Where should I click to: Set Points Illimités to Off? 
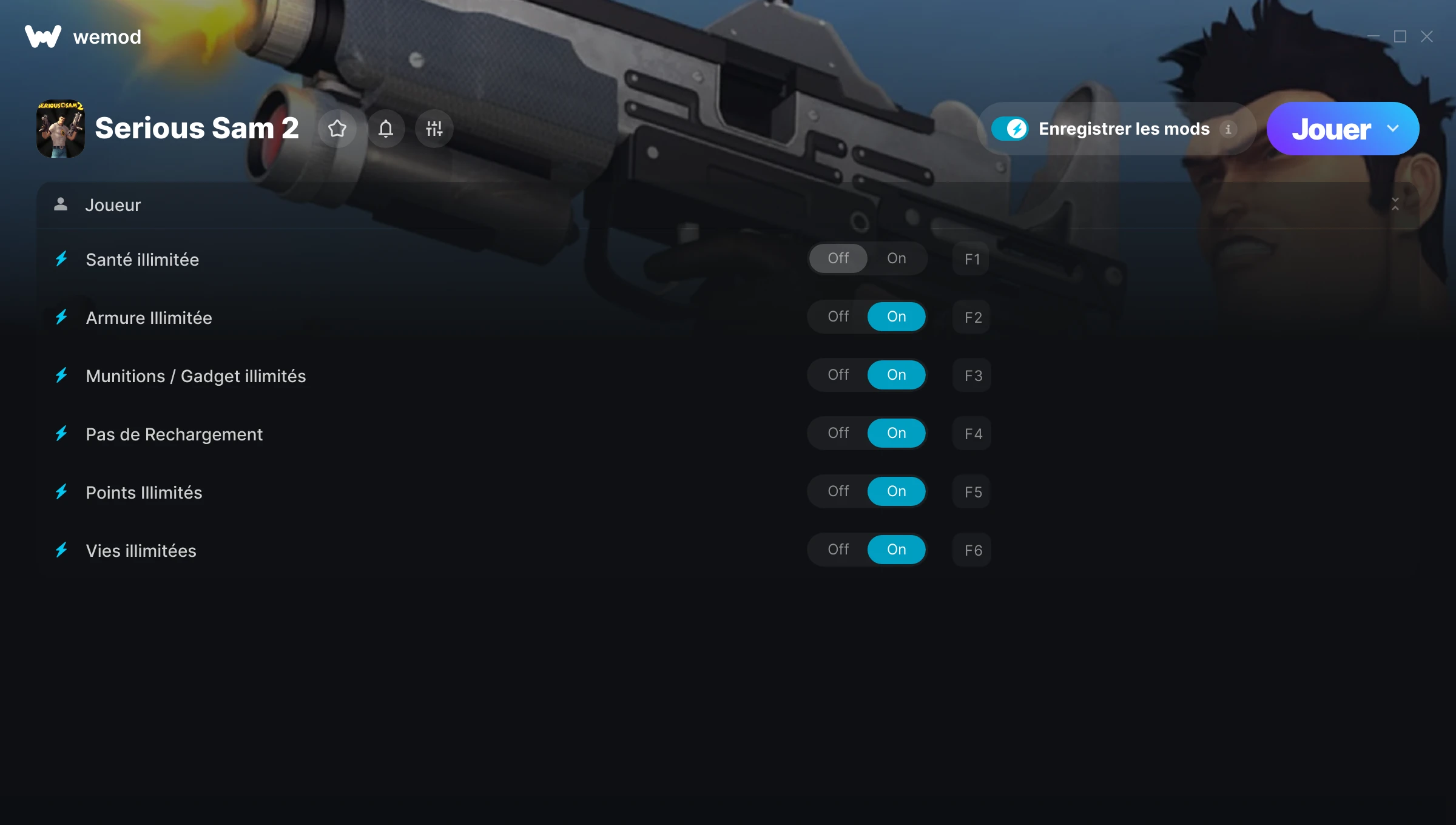click(838, 492)
